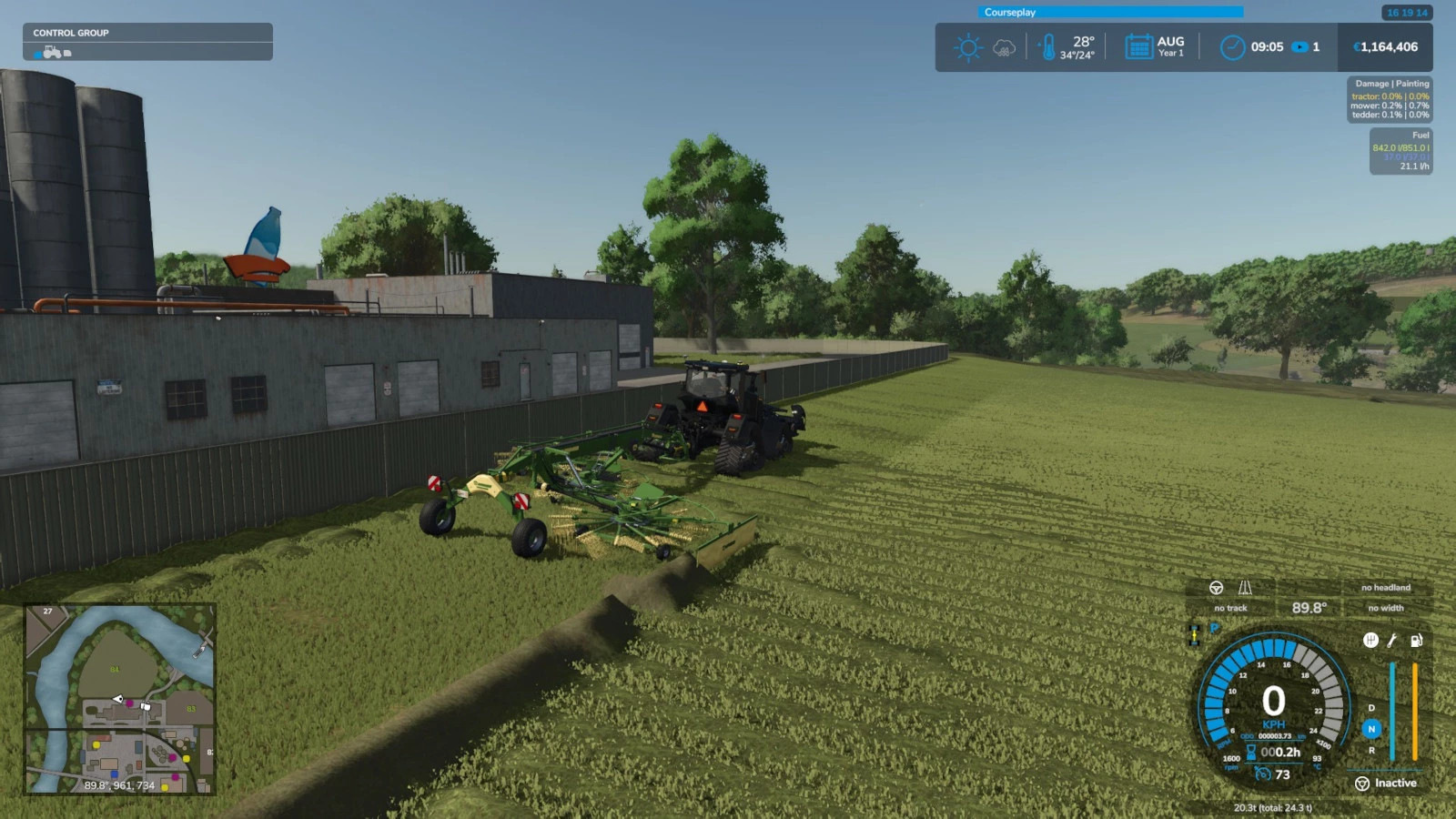The image size is (1456, 819).
Task: Click the gearshift icon above the gauges
Action: click(x=1370, y=641)
